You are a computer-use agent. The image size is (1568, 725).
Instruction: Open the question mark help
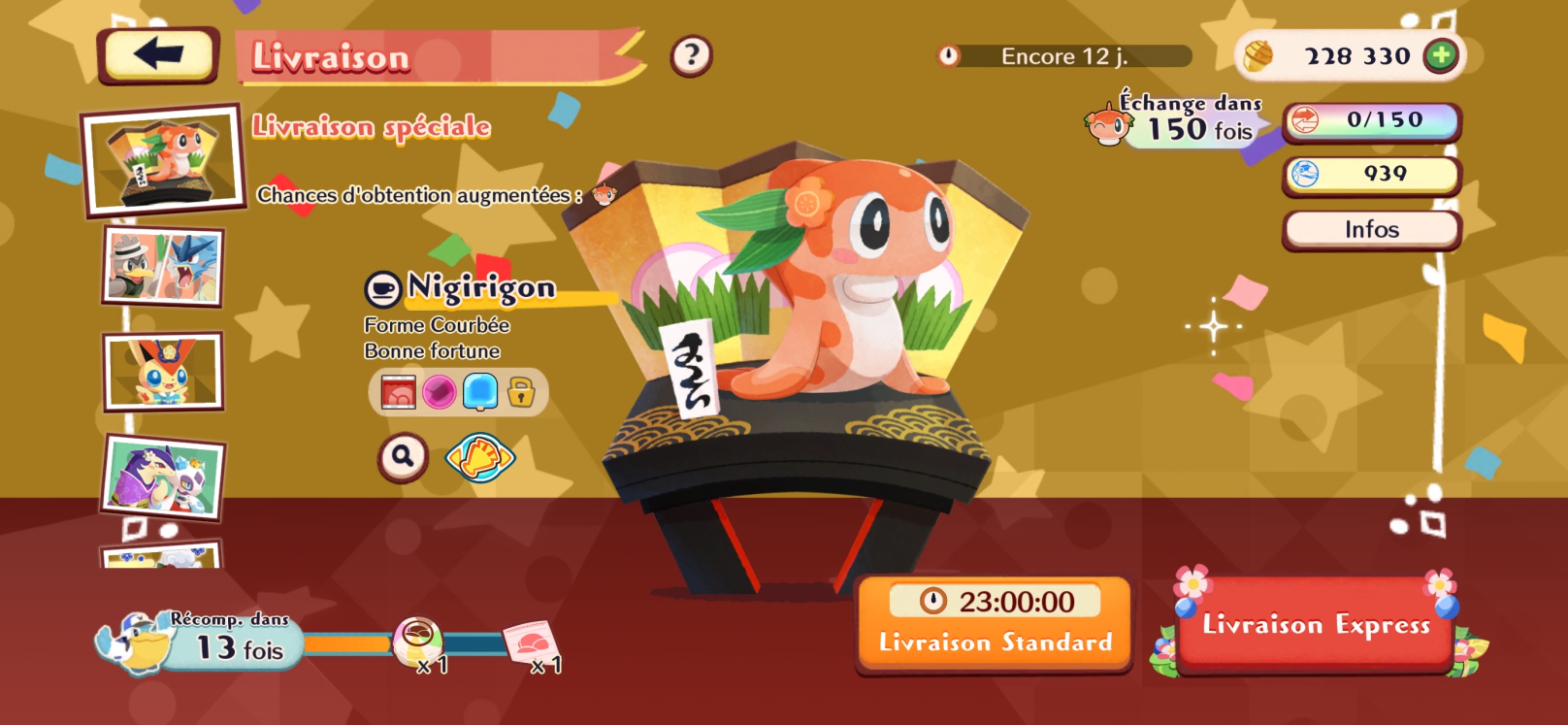point(691,56)
